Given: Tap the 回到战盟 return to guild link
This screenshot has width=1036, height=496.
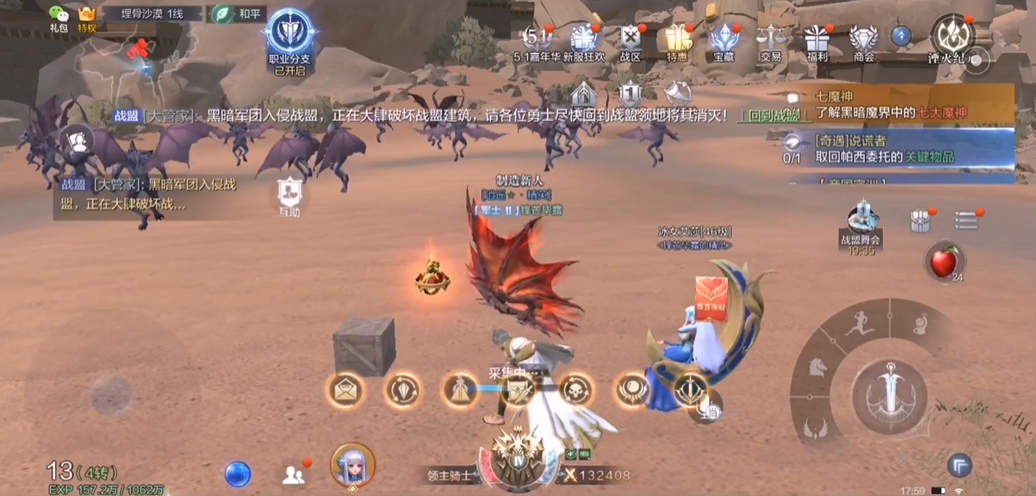Looking at the screenshot, I should (x=773, y=116).
